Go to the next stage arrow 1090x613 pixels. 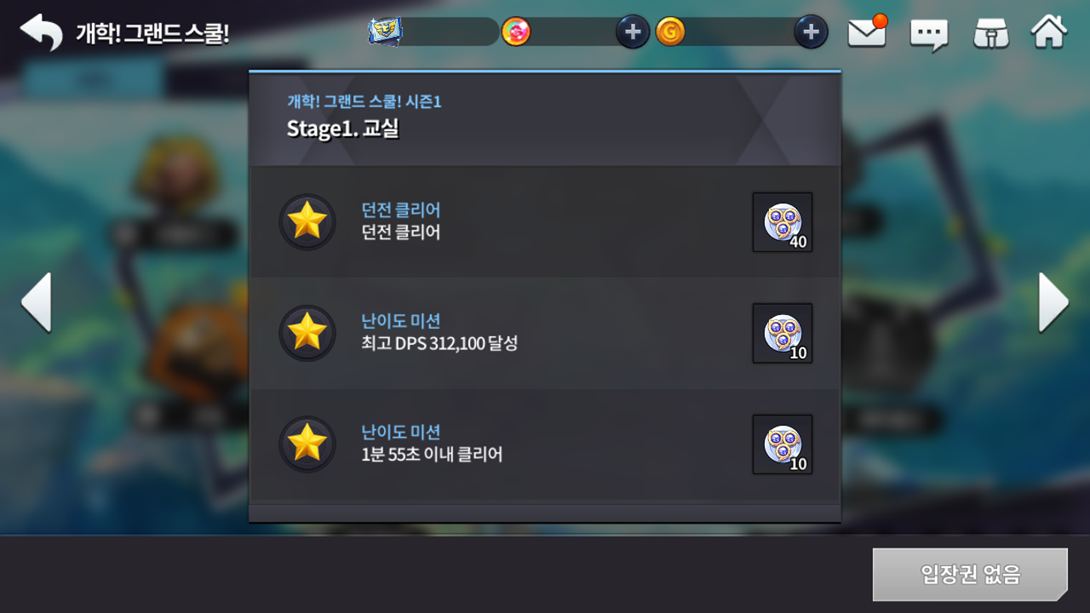(x=1053, y=302)
